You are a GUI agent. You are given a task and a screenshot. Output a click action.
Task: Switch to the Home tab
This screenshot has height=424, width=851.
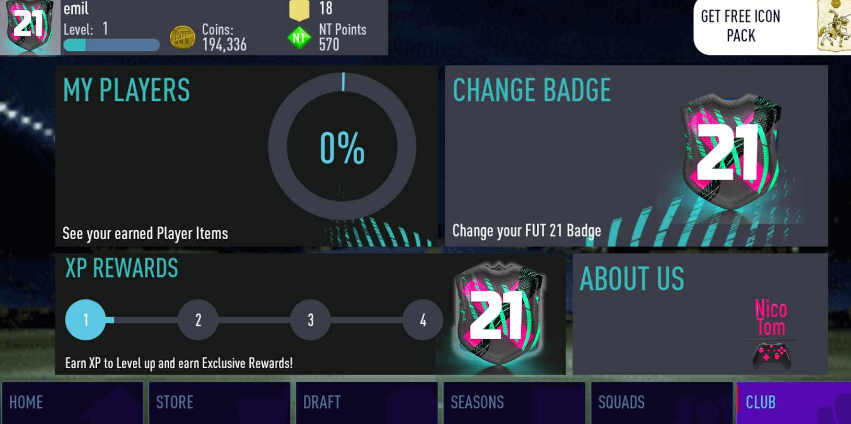(74, 402)
